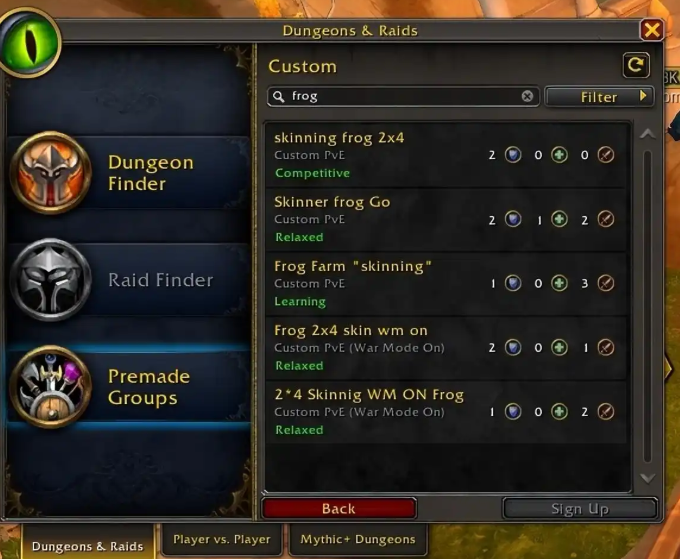Viewport: 680px width, 559px height.
Task: Pick the 'Frog 2x4 skin wm on' group
Action: click(445, 347)
